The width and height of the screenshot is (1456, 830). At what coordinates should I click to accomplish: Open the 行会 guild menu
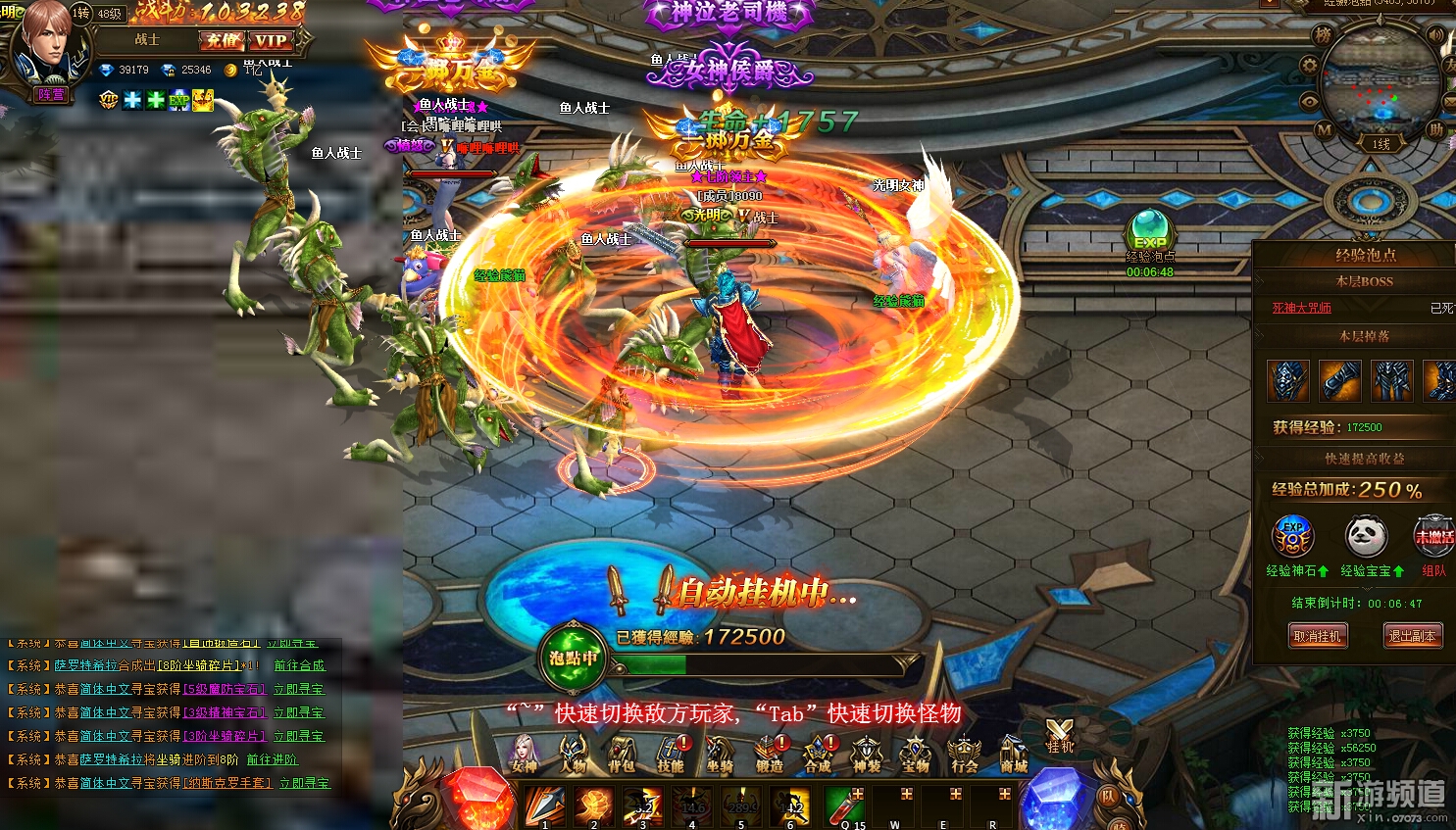pyautogui.click(x=964, y=754)
